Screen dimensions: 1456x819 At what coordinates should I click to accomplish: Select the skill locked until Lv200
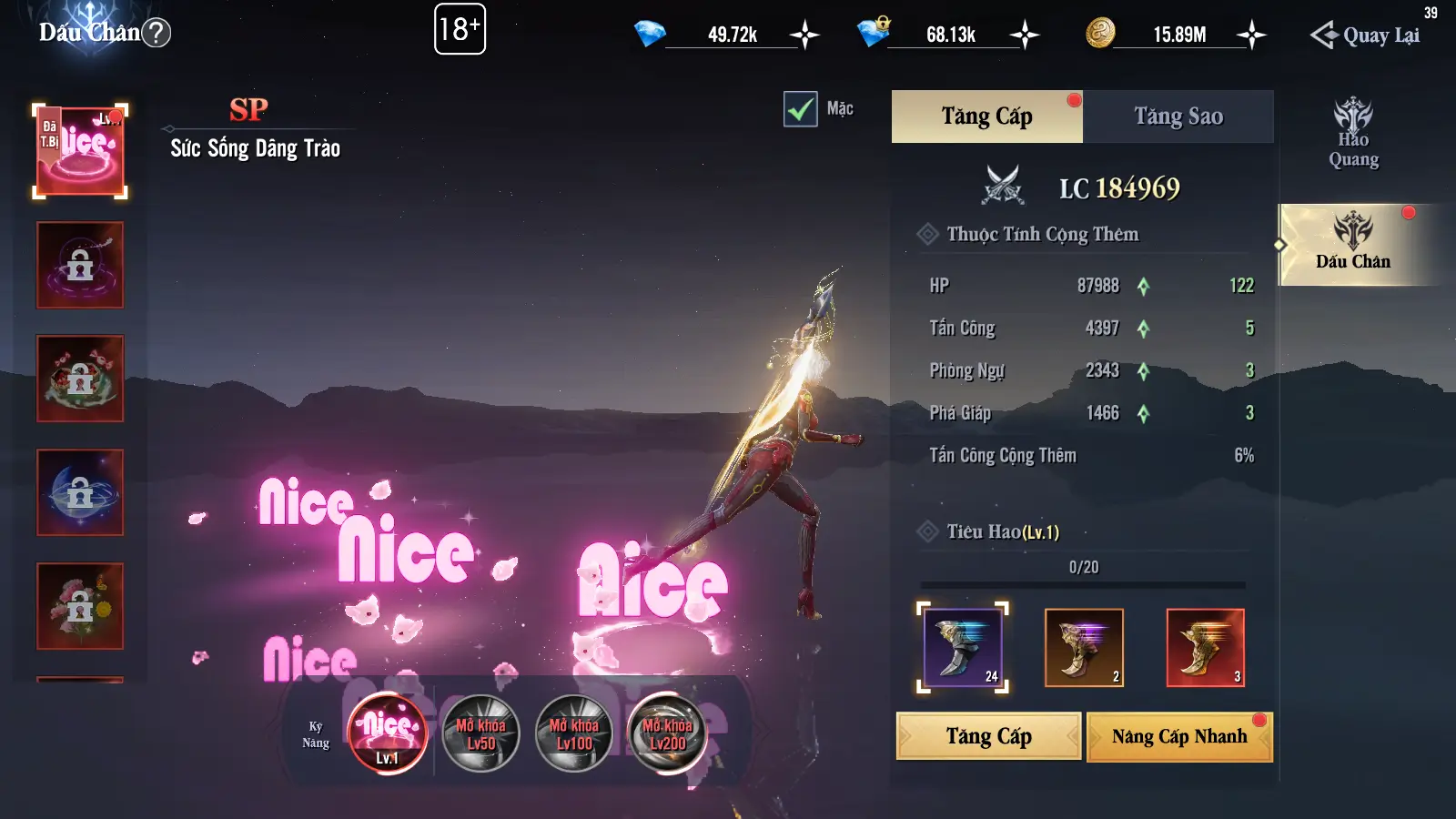pos(667,733)
